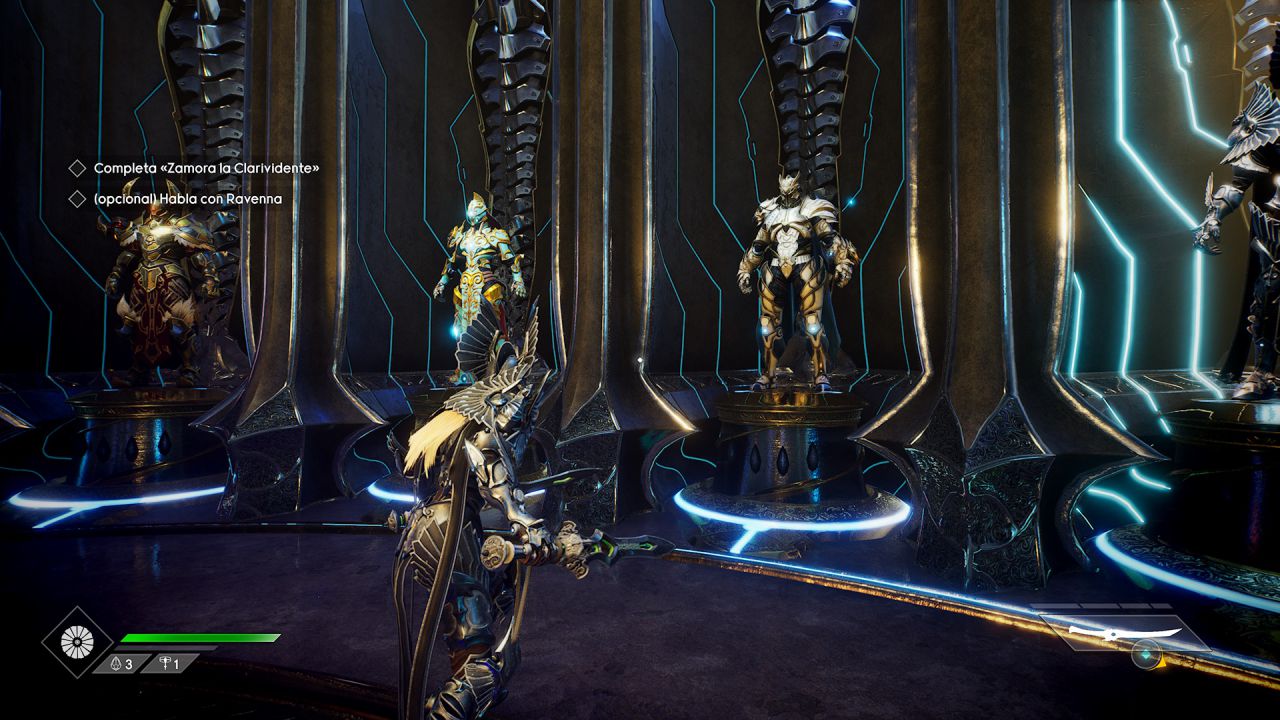
Task: Select the flower-wheel ability icon in the HUD
Action: click(x=78, y=640)
